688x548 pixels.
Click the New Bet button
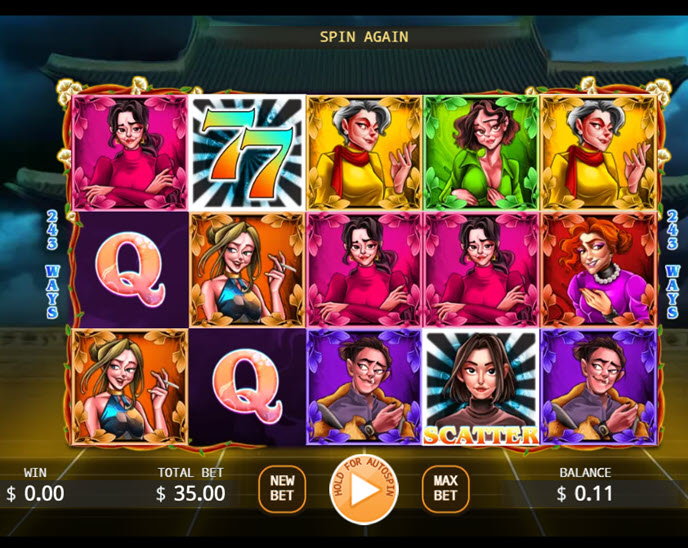pyautogui.click(x=282, y=489)
